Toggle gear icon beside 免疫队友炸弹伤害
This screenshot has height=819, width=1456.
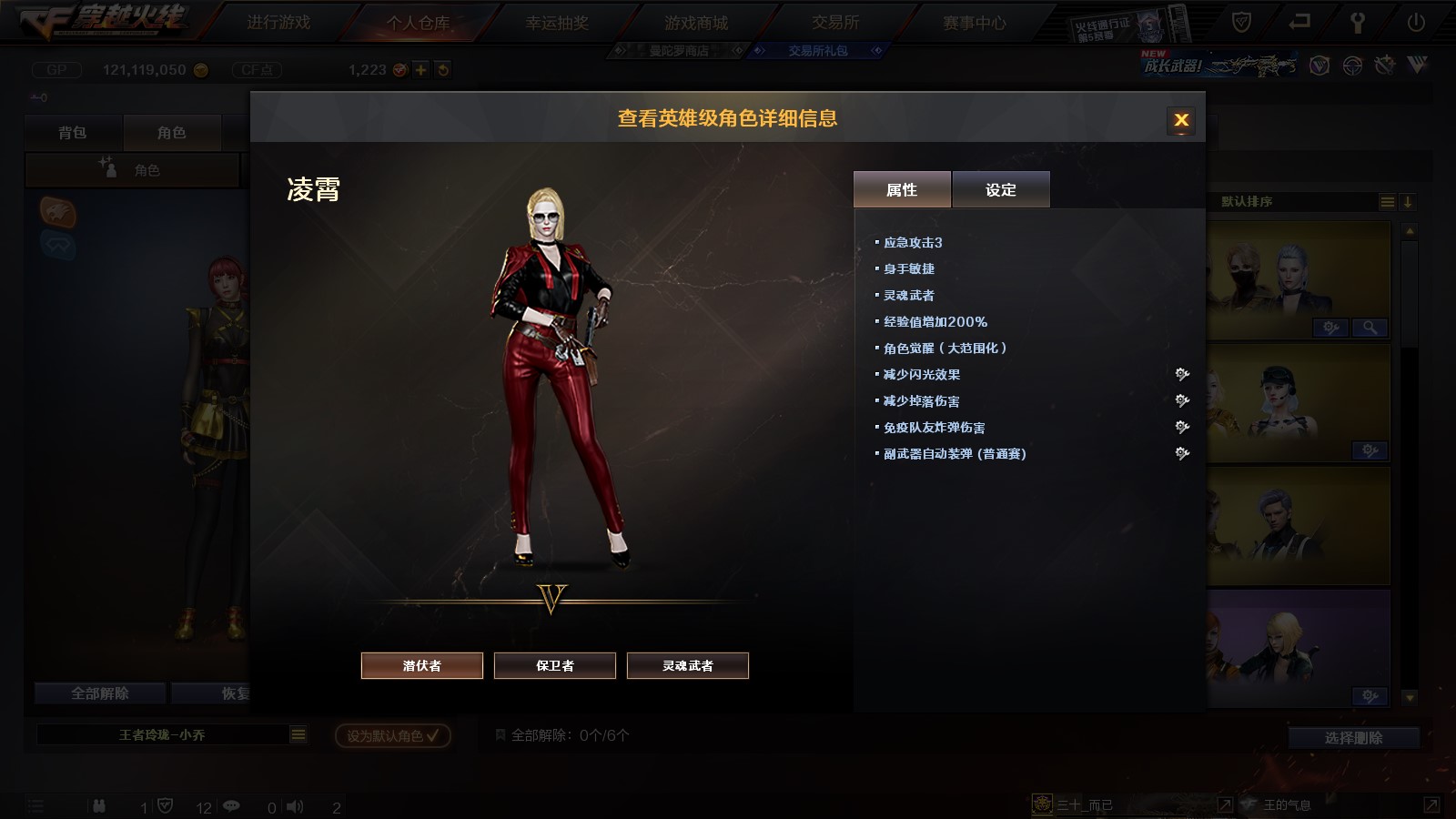1182,427
